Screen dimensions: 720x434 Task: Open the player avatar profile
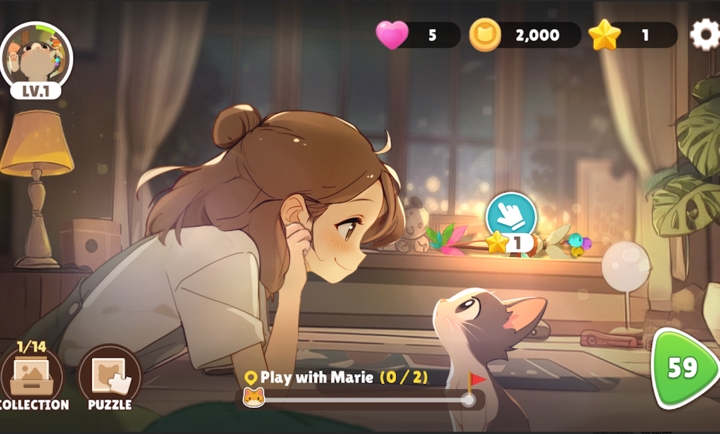click(x=36, y=58)
